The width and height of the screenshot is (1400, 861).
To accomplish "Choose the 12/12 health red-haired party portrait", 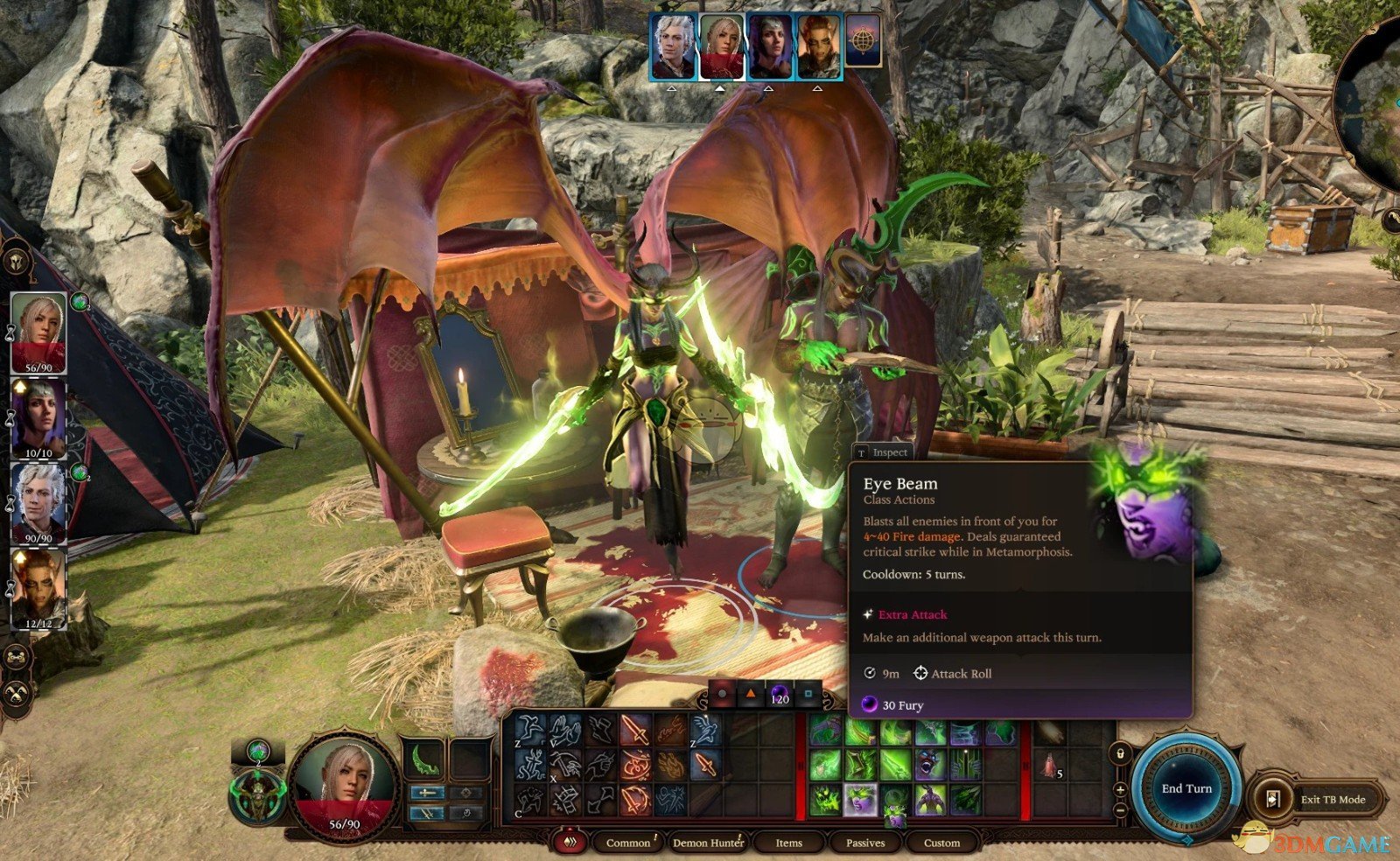I will [x=38, y=587].
